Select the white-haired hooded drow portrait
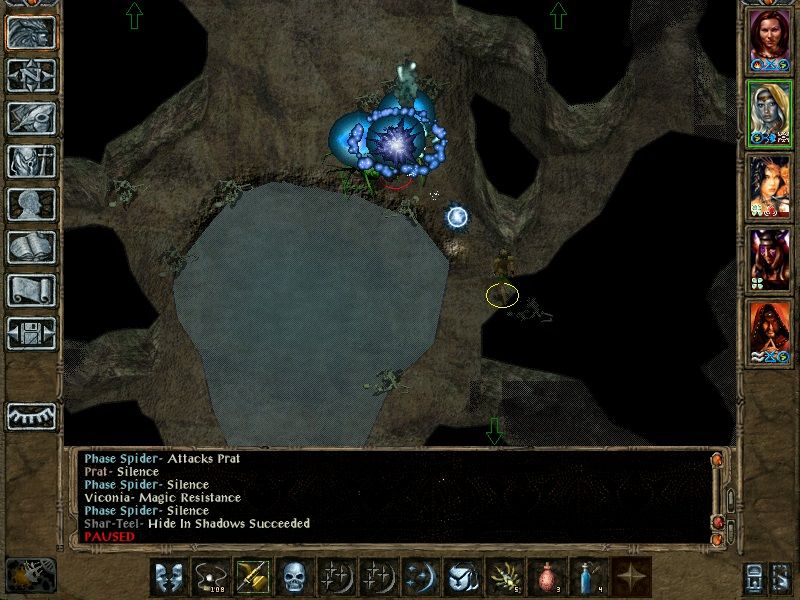Screen dimensions: 800x600 point(769,113)
